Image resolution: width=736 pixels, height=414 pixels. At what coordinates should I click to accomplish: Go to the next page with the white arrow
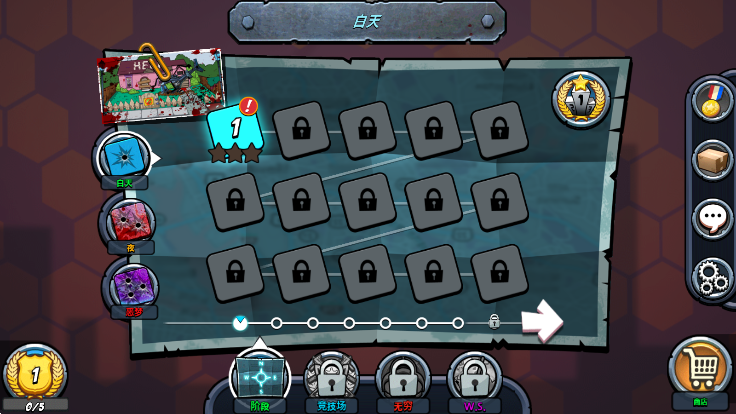(x=540, y=322)
